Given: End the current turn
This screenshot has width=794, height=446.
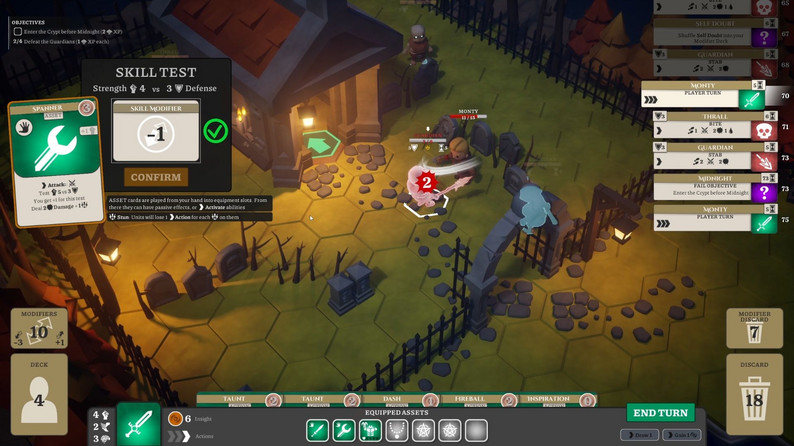Looking at the screenshot, I should (x=660, y=412).
